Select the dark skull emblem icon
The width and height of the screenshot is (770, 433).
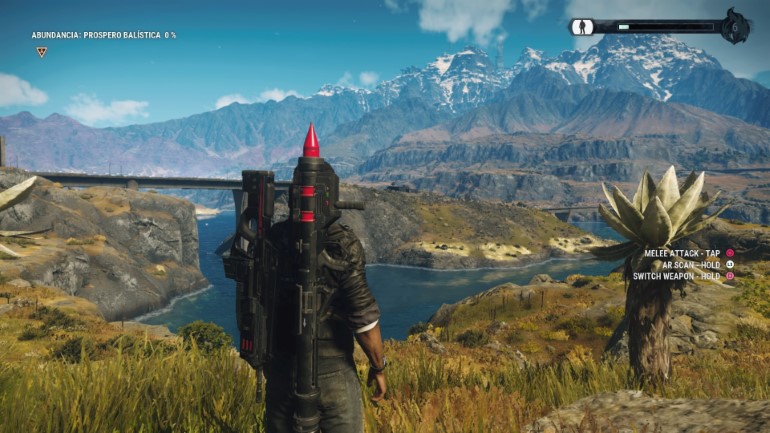pos(735,26)
